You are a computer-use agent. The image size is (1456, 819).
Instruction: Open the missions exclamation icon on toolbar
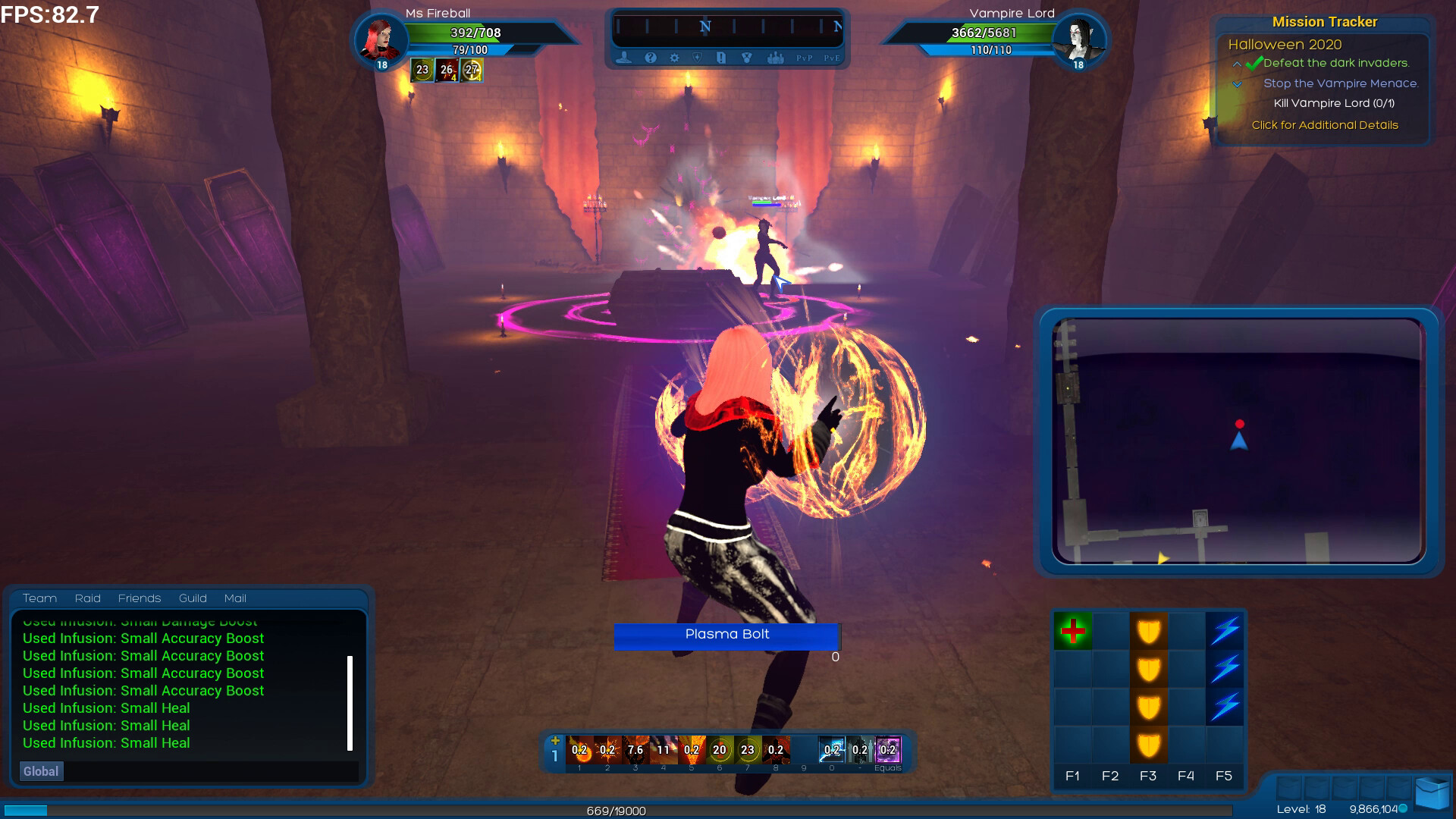[x=722, y=57]
